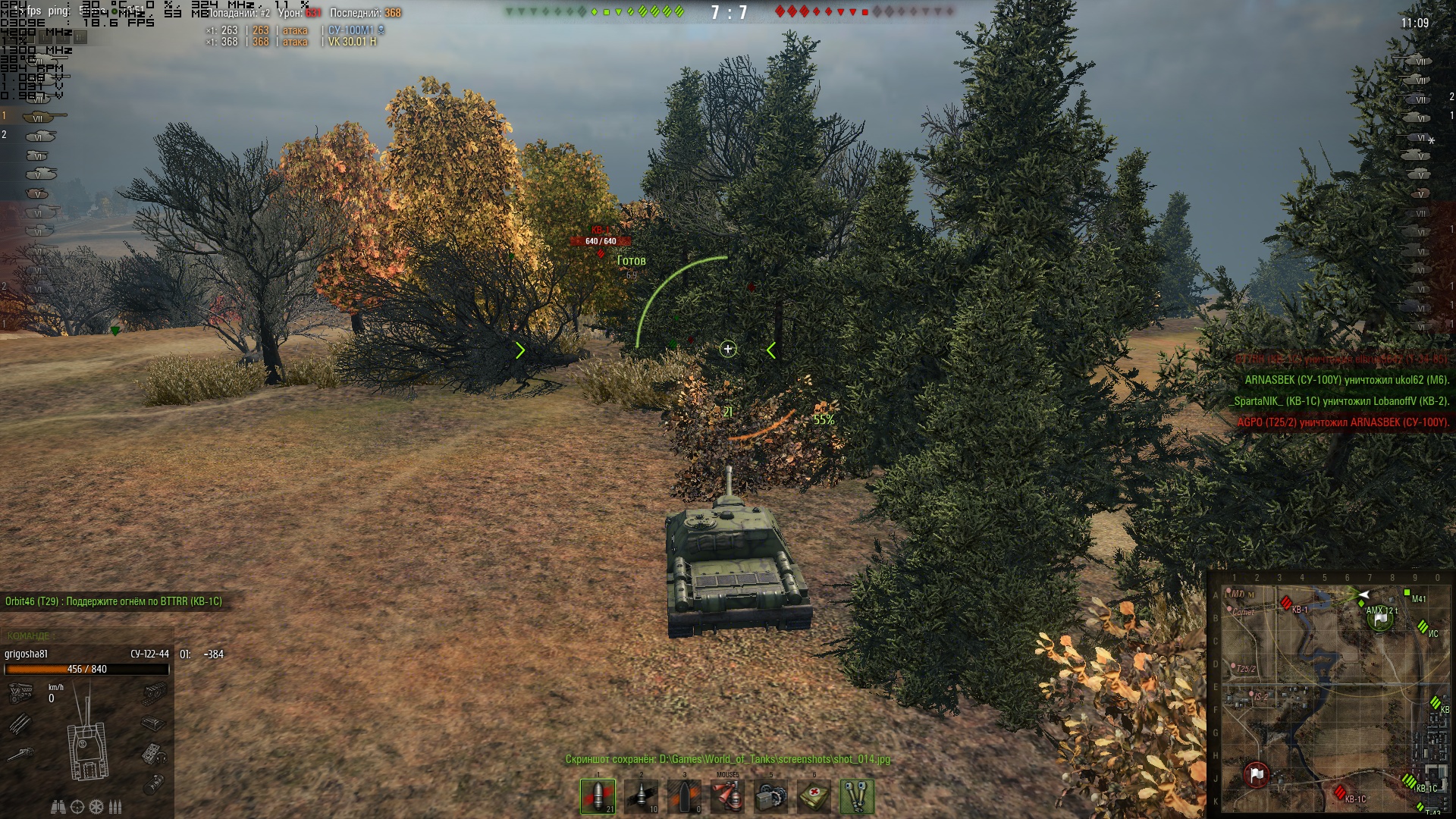Viewport: 1456px width, 819px height.
Task: Click the allied M41 marker on the minimap
Action: (x=1407, y=593)
